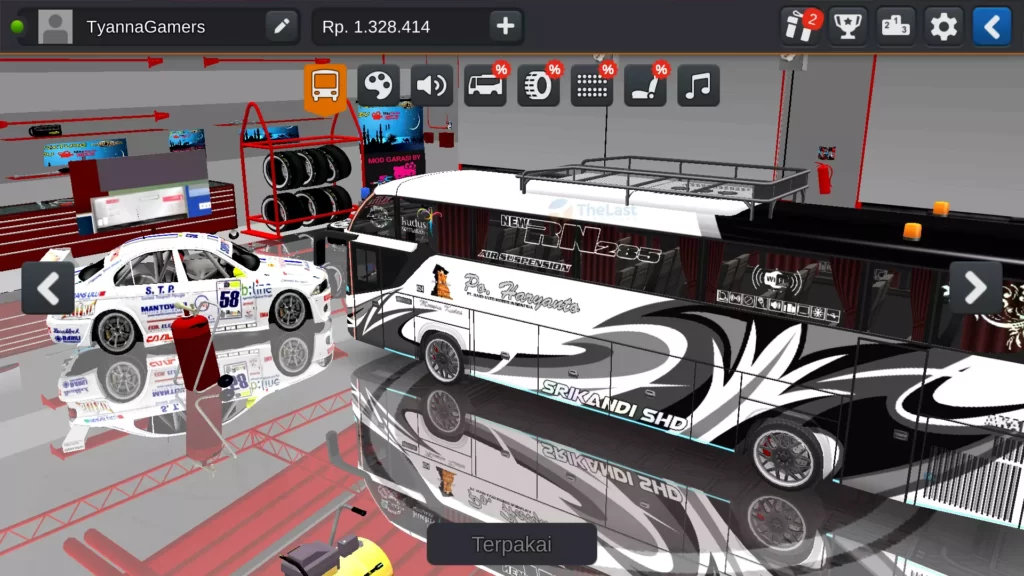1024x576 pixels.
Task: Click the Terpakai button
Action: [x=512, y=545]
